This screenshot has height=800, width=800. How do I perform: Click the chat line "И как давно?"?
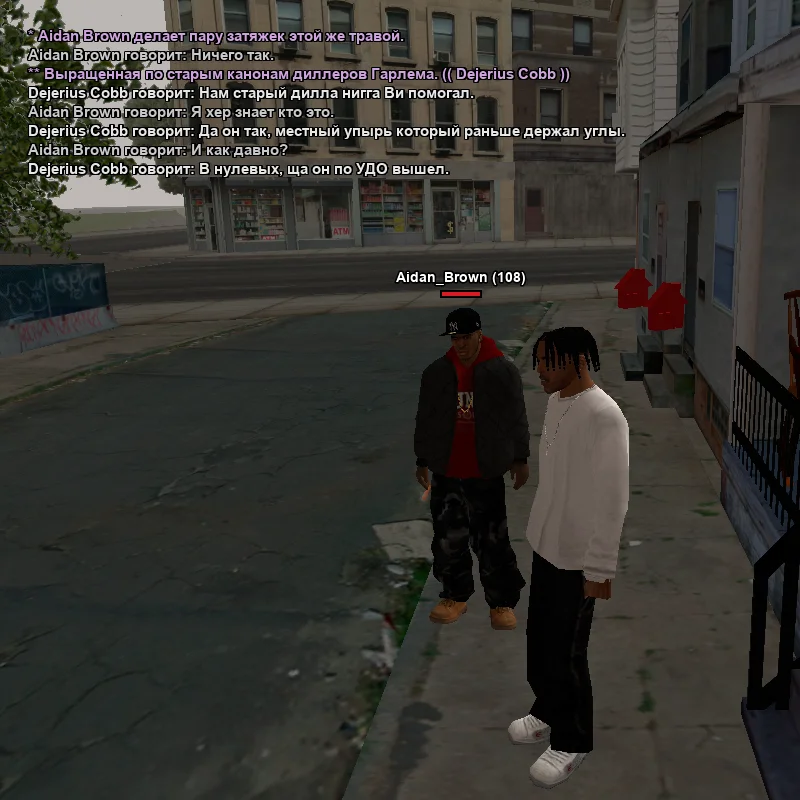(x=158, y=150)
